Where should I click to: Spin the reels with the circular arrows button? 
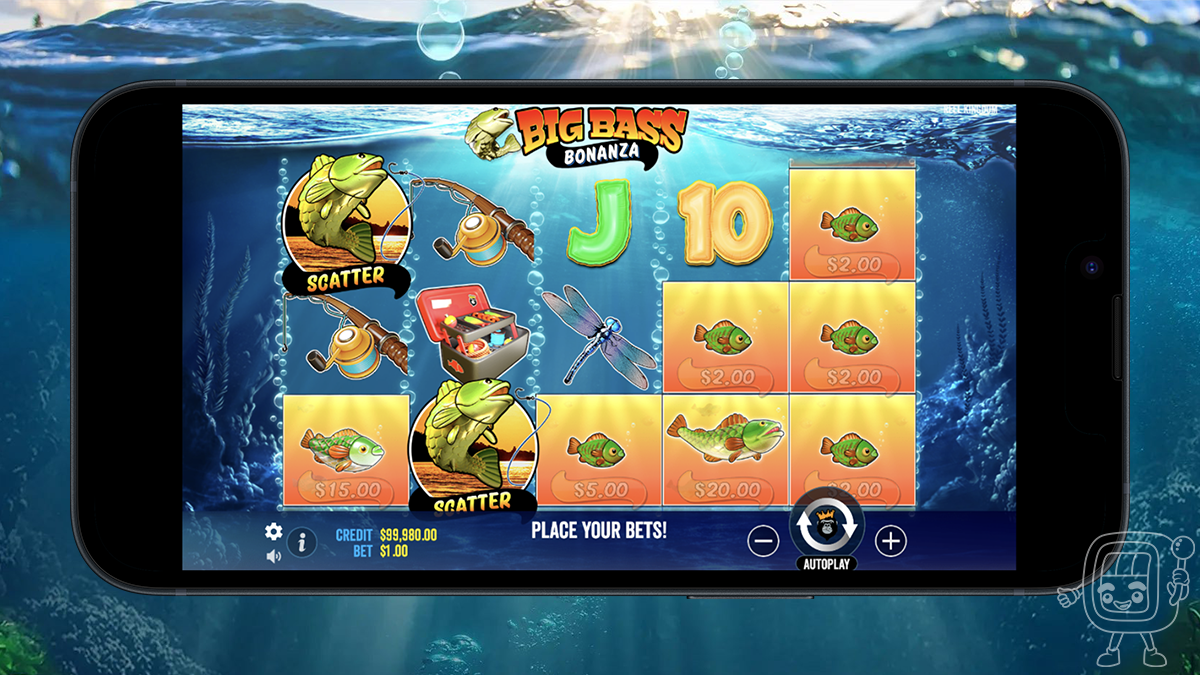pyautogui.click(x=827, y=522)
